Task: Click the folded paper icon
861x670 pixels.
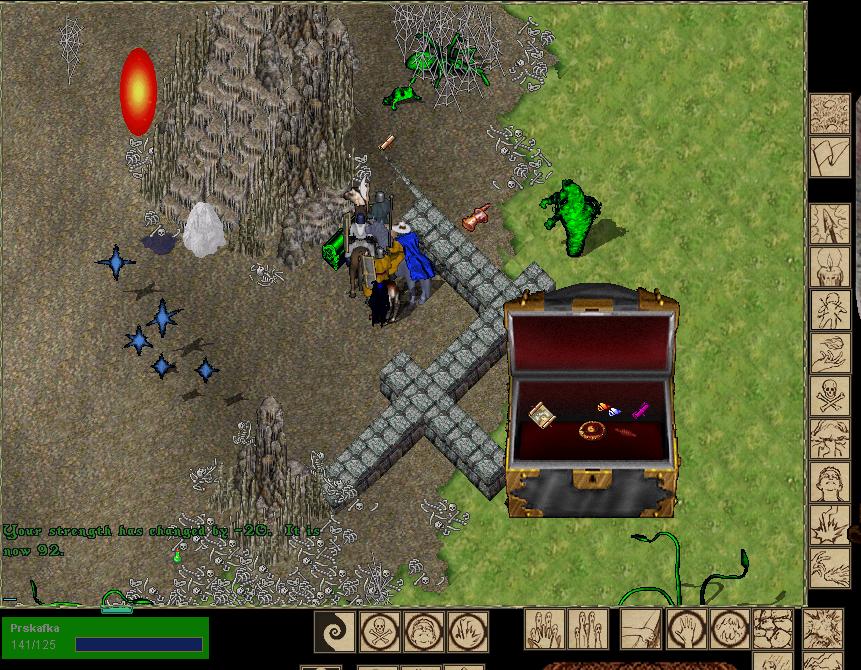Action: pos(829,157)
